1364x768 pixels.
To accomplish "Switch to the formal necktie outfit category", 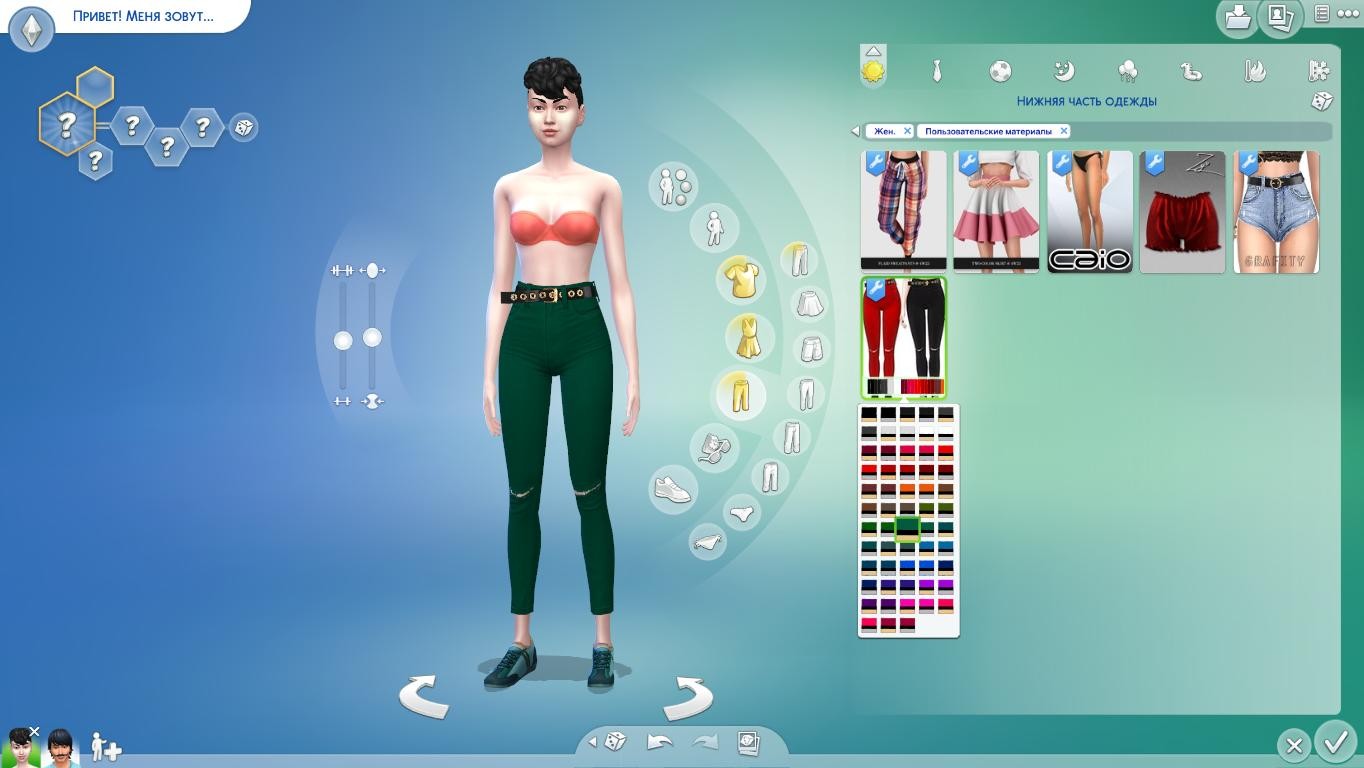I will tap(937, 71).
